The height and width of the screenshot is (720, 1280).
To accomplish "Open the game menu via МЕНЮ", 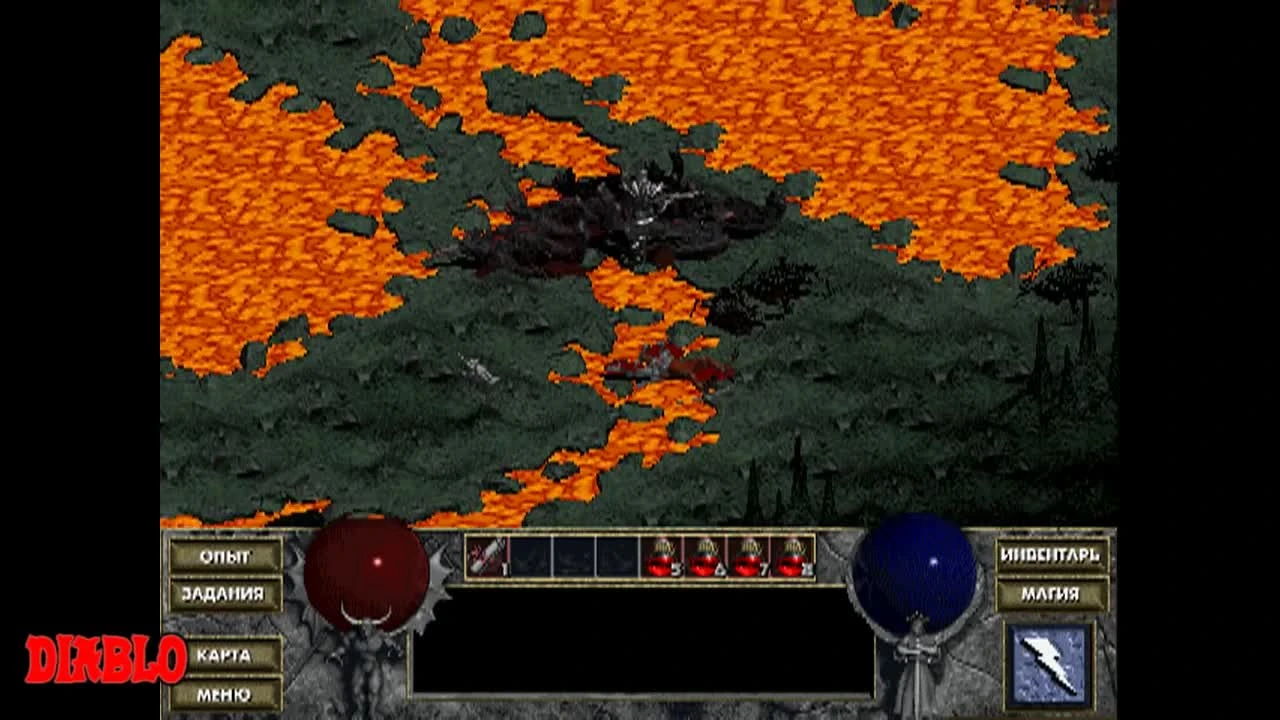I will (228, 694).
